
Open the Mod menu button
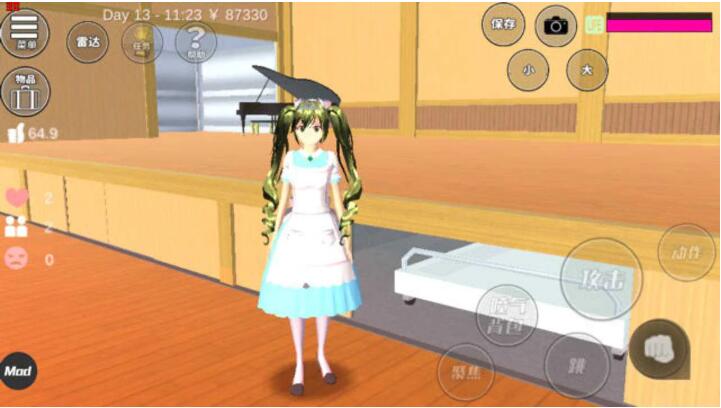coord(18,371)
